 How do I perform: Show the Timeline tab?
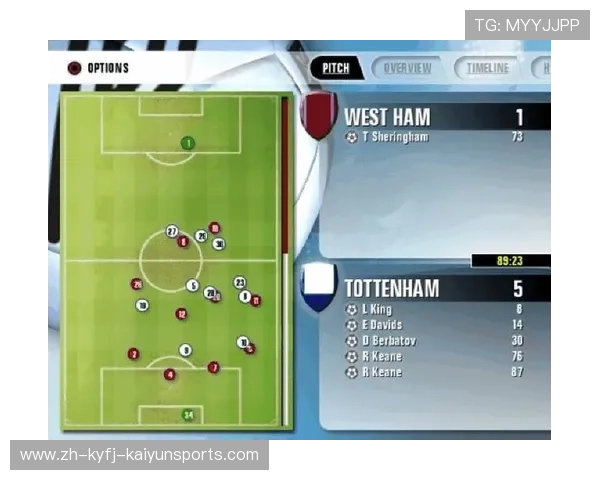click(x=487, y=68)
